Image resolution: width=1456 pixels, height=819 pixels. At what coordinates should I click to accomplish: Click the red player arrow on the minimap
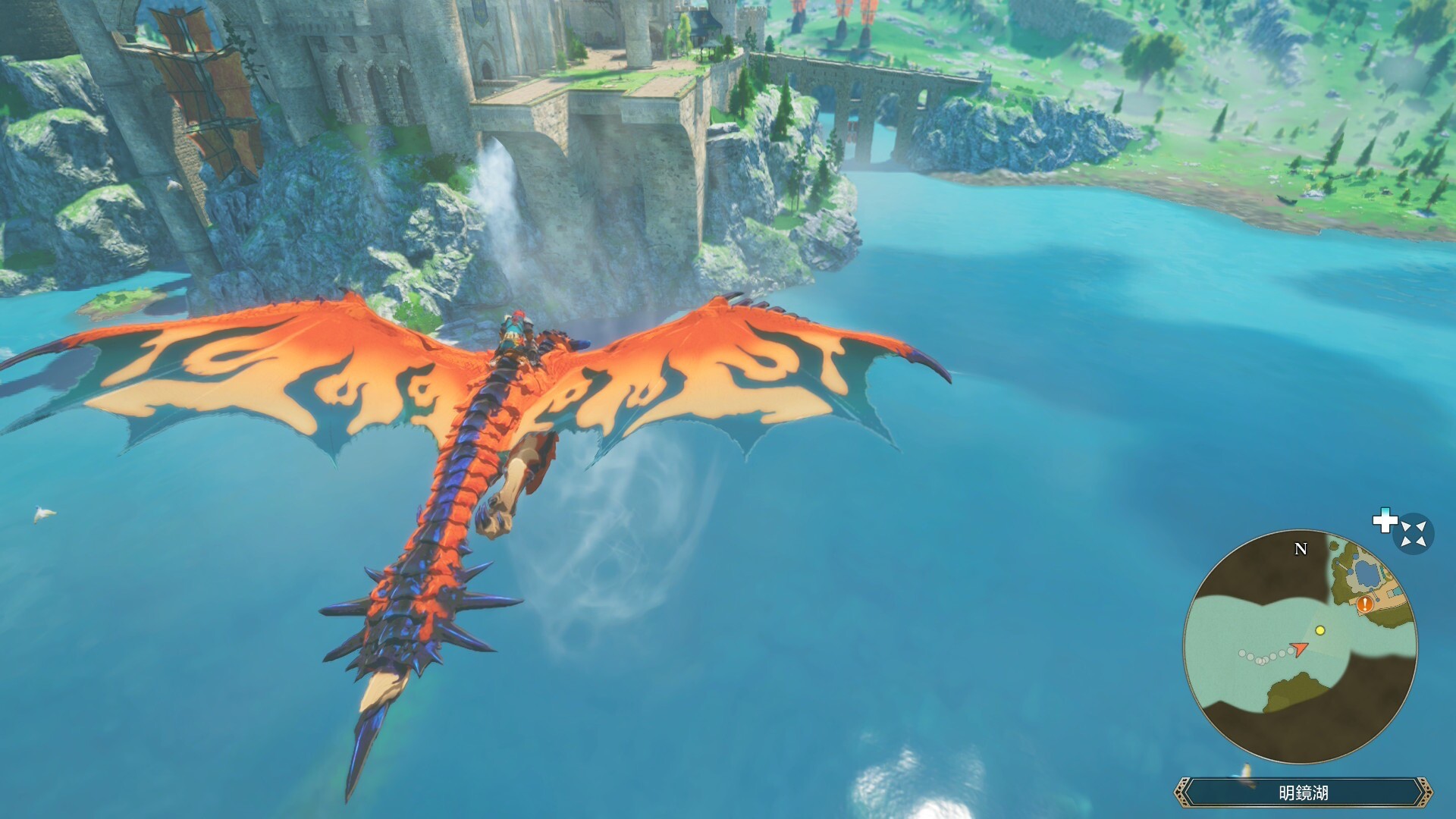coord(1300,649)
